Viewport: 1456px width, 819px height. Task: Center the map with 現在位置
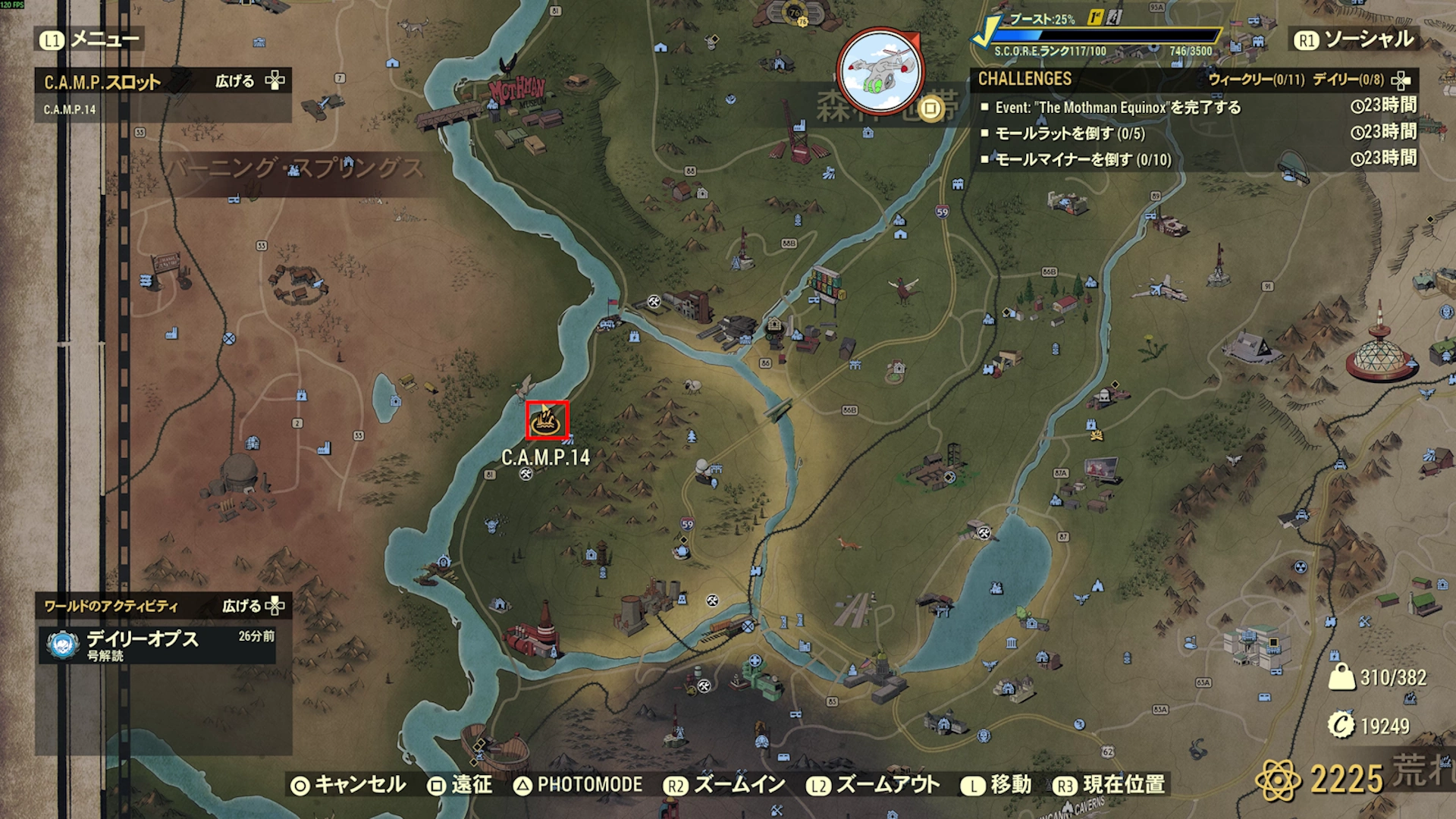tap(1109, 785)
